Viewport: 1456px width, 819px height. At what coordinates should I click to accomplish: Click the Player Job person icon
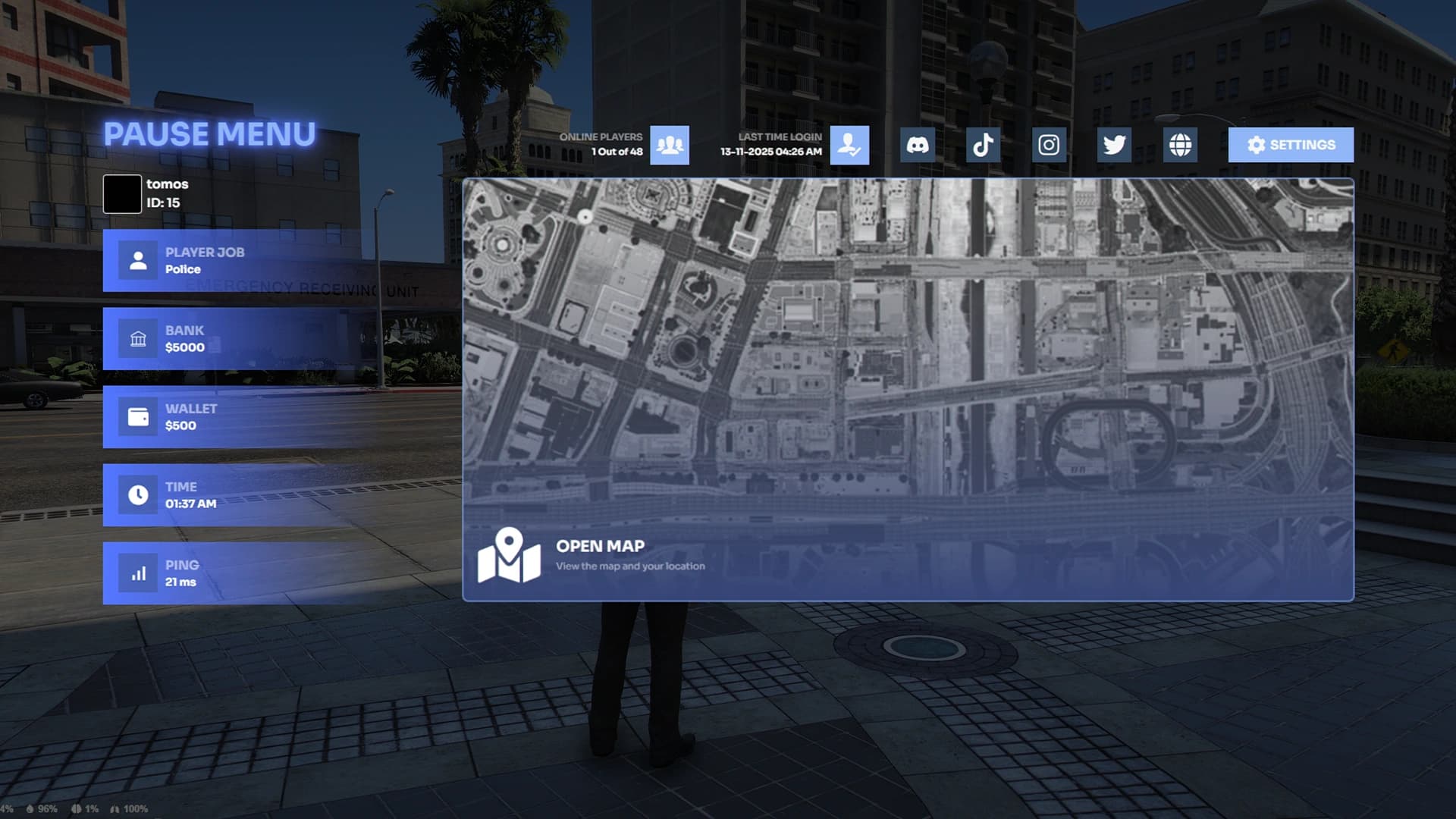[x=137, y=260]
